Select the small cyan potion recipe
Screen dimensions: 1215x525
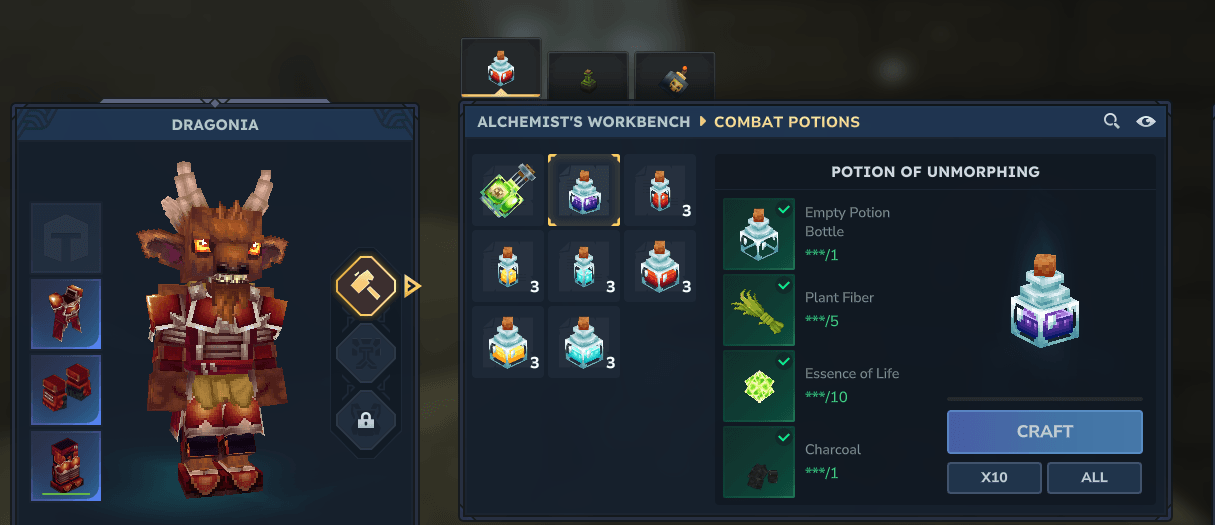coord(584,266)
